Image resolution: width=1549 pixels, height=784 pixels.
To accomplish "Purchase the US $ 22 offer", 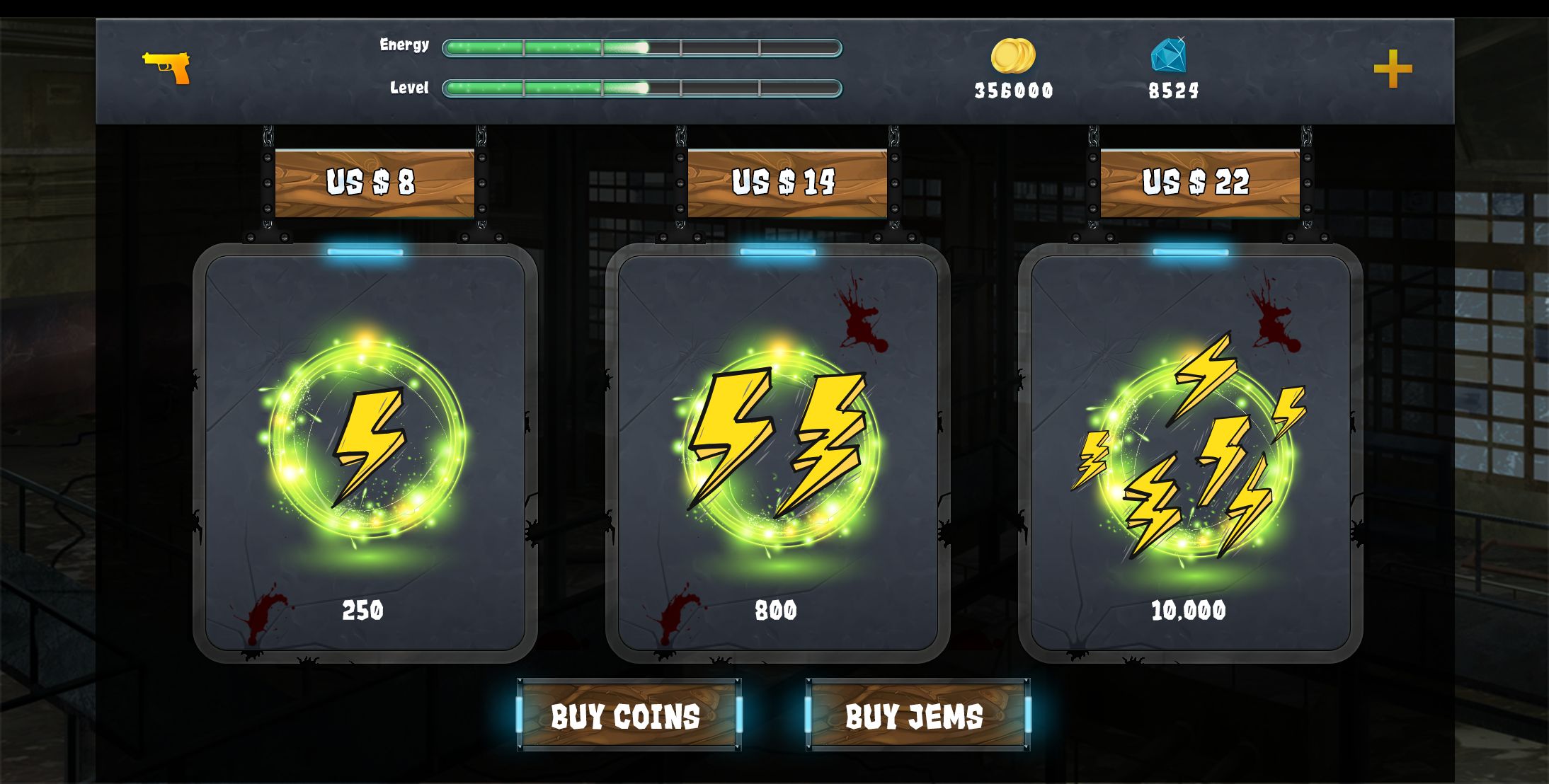I will pos(1199,183).
